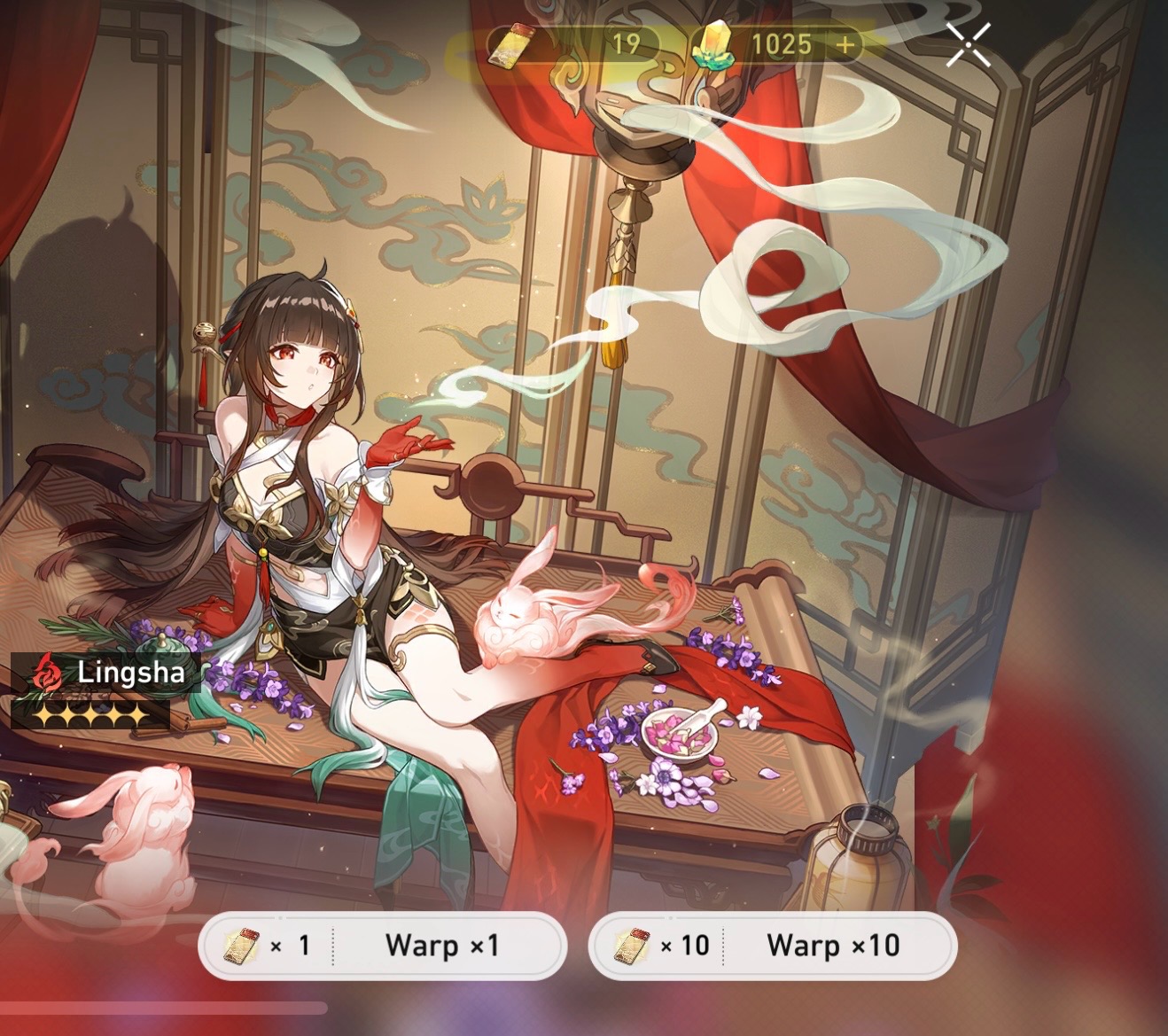The width and height of the screenshot is (1168, 1036).
Task: Select the Stellar Jade crystal icon
Action: pyautogui.click(x=714, y=44)
